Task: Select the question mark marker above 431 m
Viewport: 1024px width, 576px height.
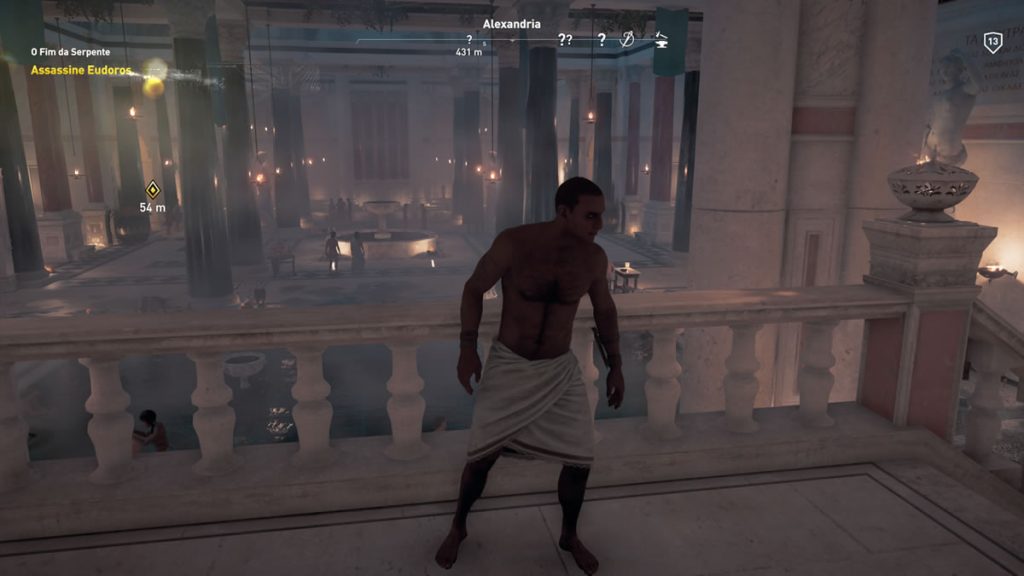Action: point(469,40)
